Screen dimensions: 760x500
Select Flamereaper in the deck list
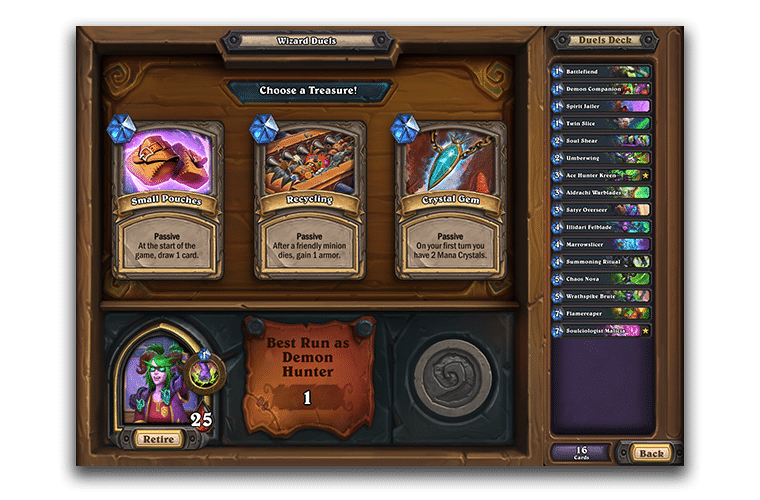point(601,313)
